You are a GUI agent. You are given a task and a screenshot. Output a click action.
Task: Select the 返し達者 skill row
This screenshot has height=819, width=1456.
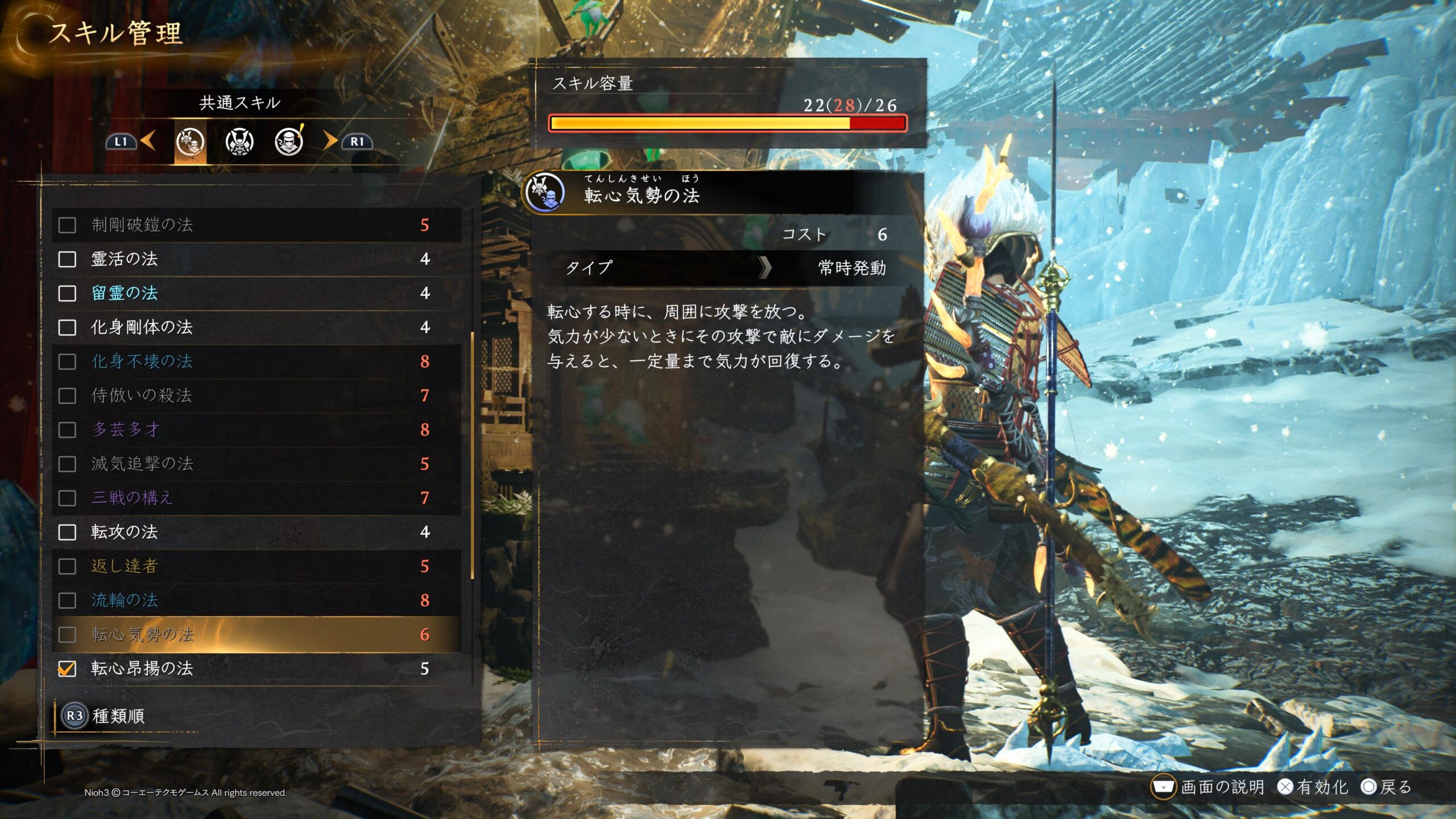(x=256, y=566)
